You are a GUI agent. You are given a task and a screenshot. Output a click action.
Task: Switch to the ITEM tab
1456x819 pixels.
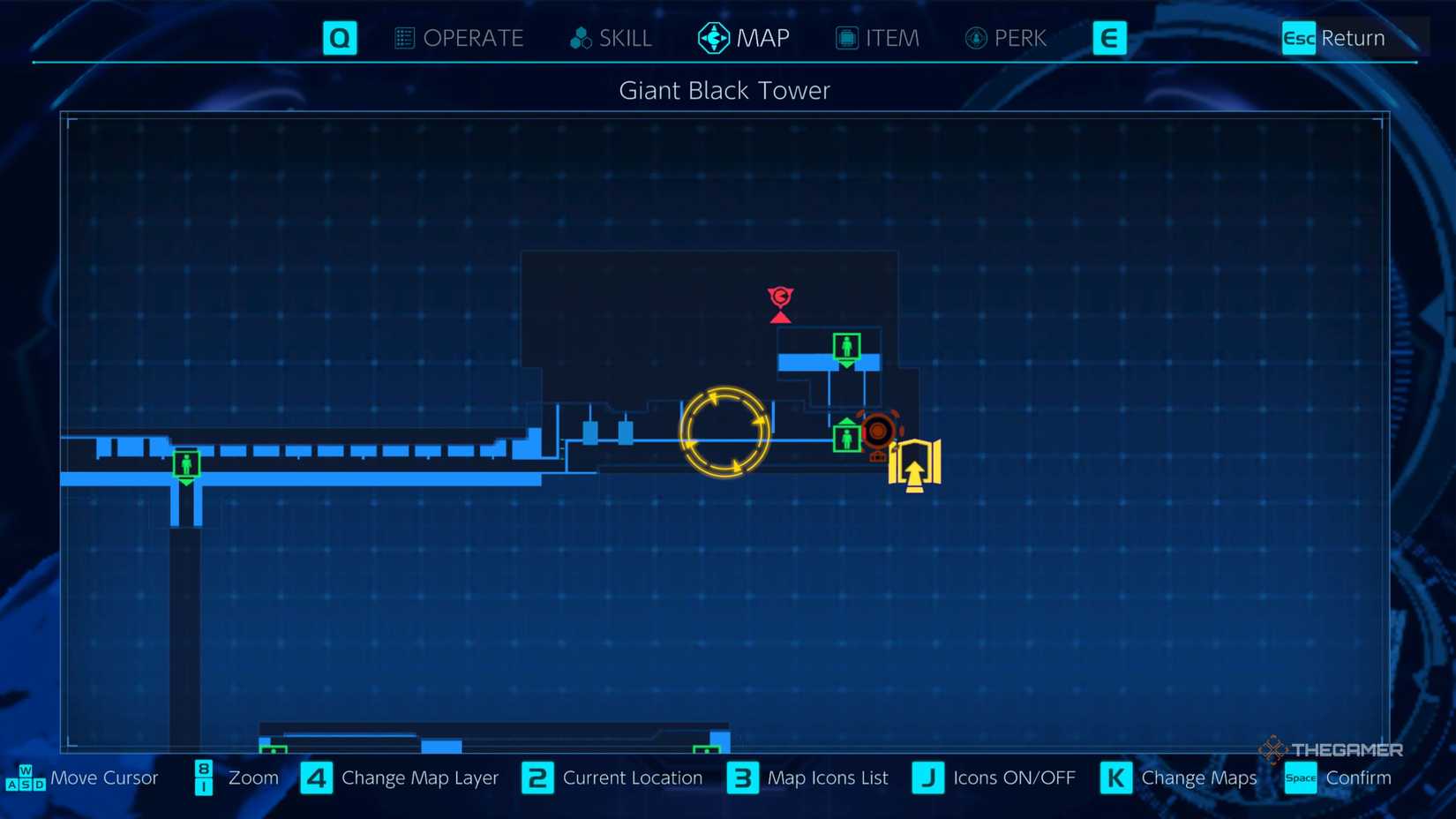(x=878, y=38)
